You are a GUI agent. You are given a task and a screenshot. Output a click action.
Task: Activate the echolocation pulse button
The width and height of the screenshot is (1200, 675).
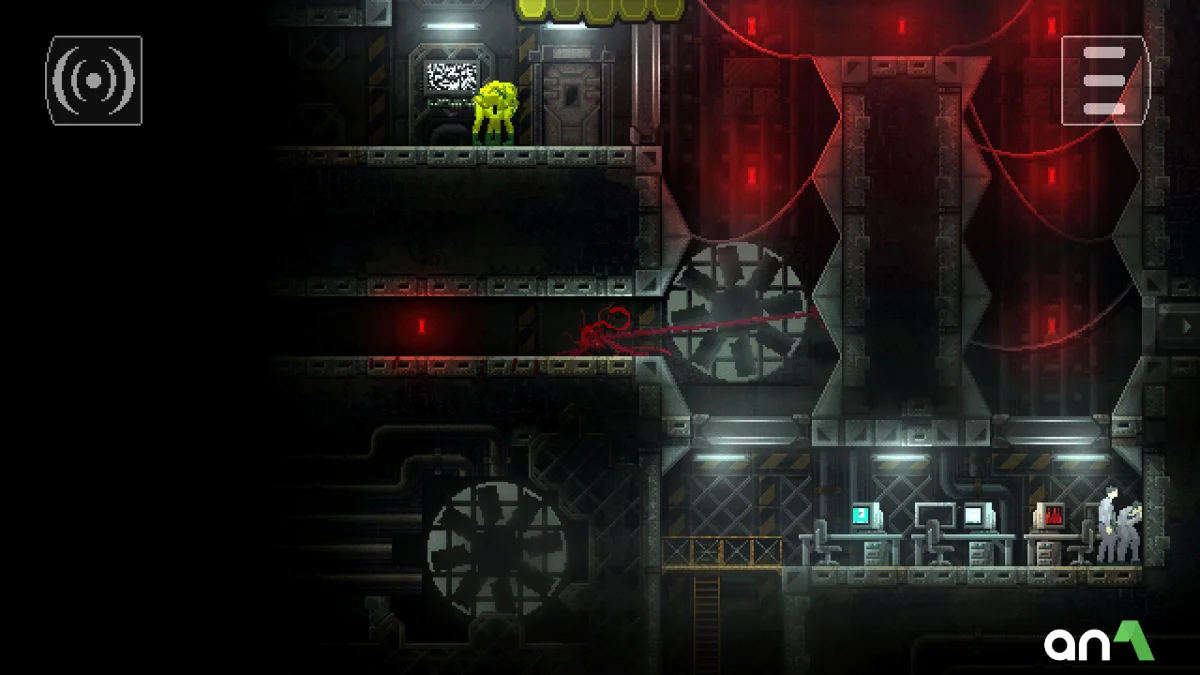point(94,81)
